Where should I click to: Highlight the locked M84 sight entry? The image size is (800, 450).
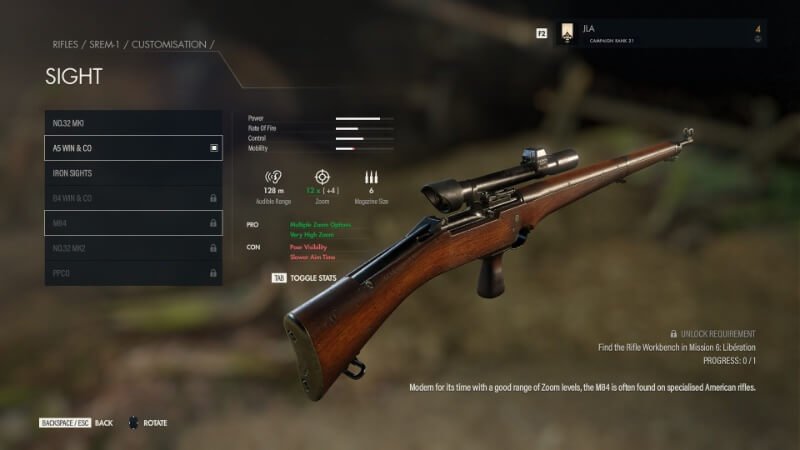coord(133,223)
